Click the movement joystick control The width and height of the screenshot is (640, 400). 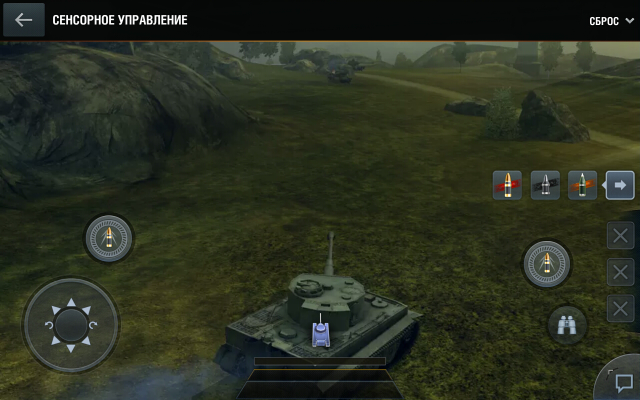[71, 324]
